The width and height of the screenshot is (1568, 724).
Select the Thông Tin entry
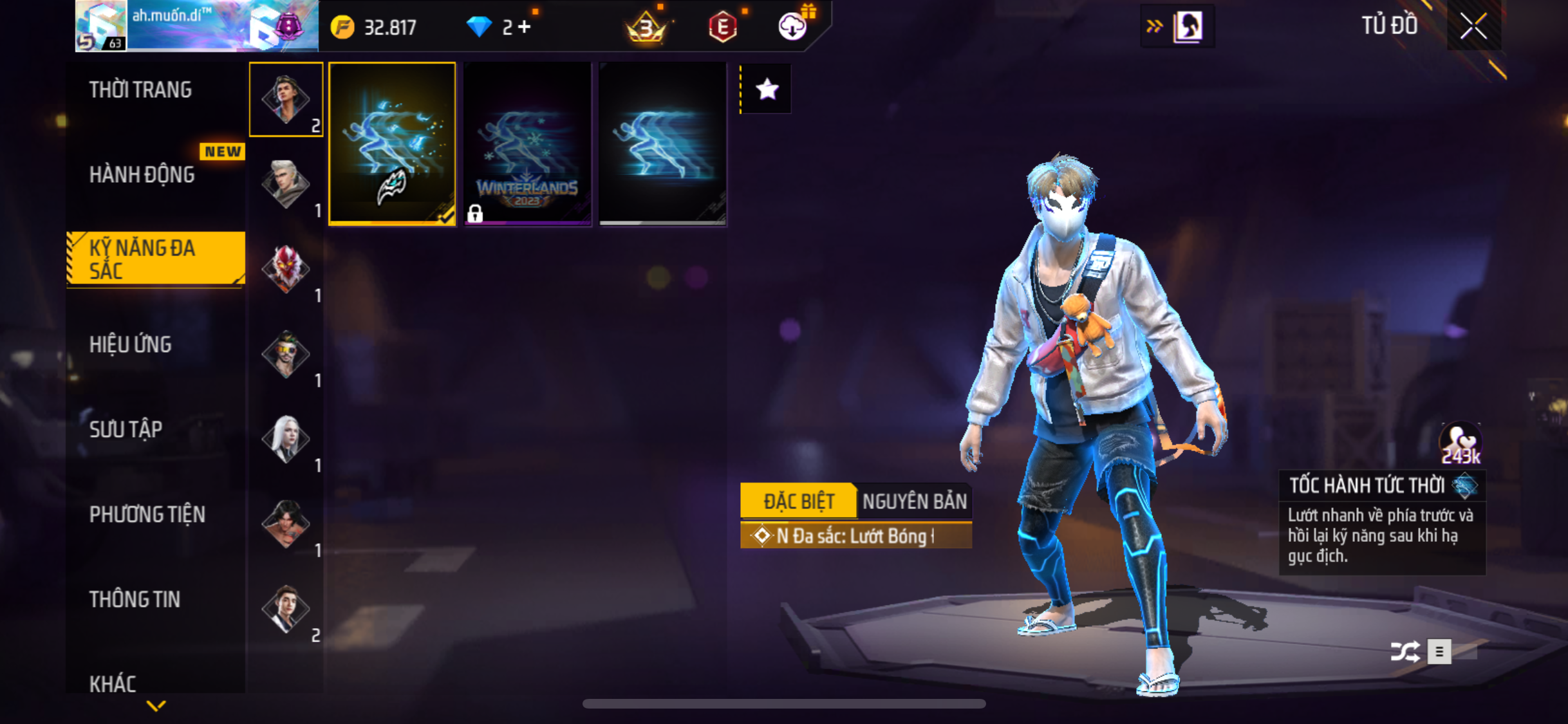[x=135, y=600]
